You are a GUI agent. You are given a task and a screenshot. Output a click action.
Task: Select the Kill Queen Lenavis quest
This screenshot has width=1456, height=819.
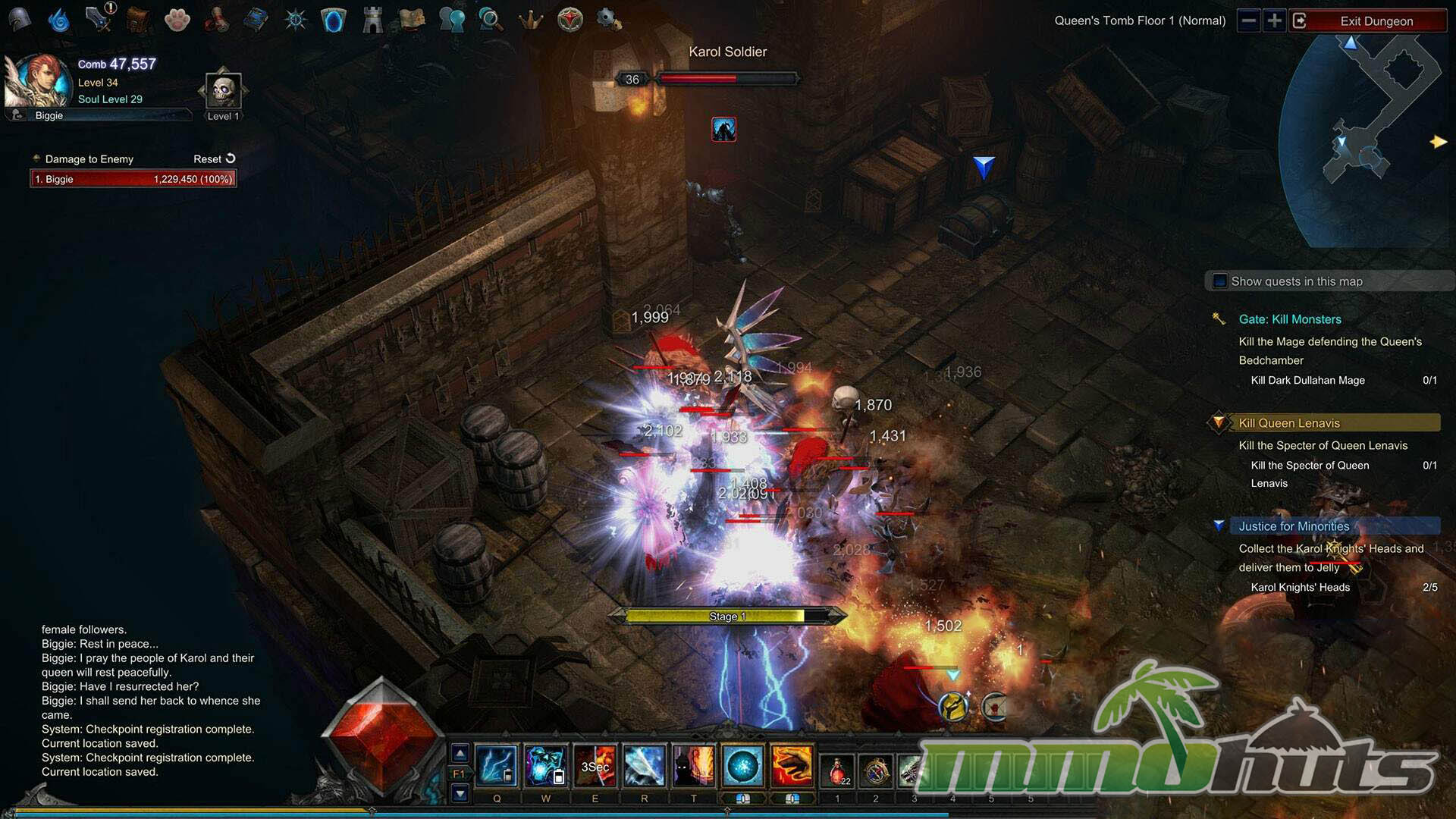click(x=1289, y=423)
